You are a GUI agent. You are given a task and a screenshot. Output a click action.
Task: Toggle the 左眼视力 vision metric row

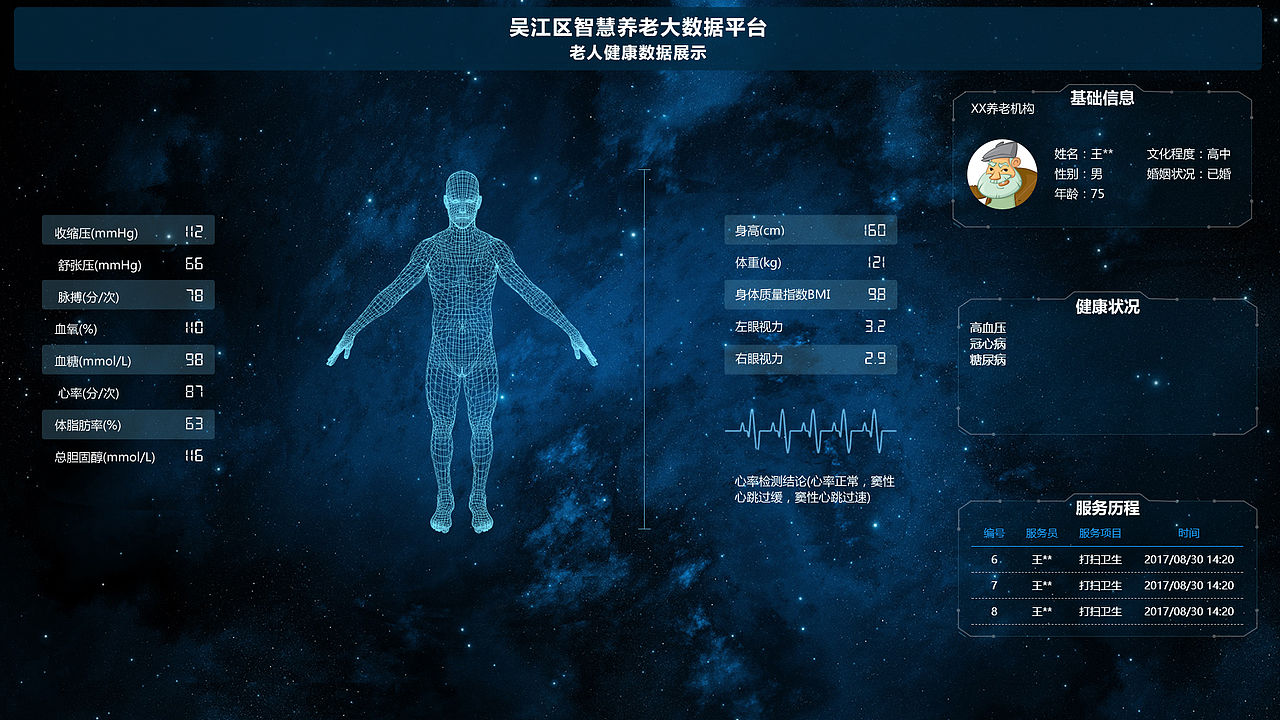810,327
